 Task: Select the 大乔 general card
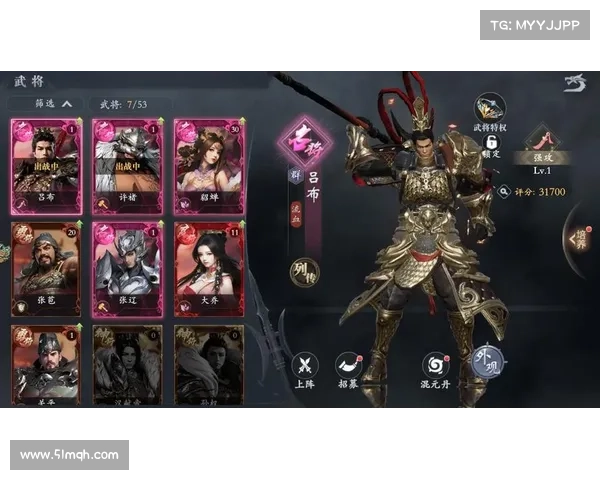tap(207, 266)
